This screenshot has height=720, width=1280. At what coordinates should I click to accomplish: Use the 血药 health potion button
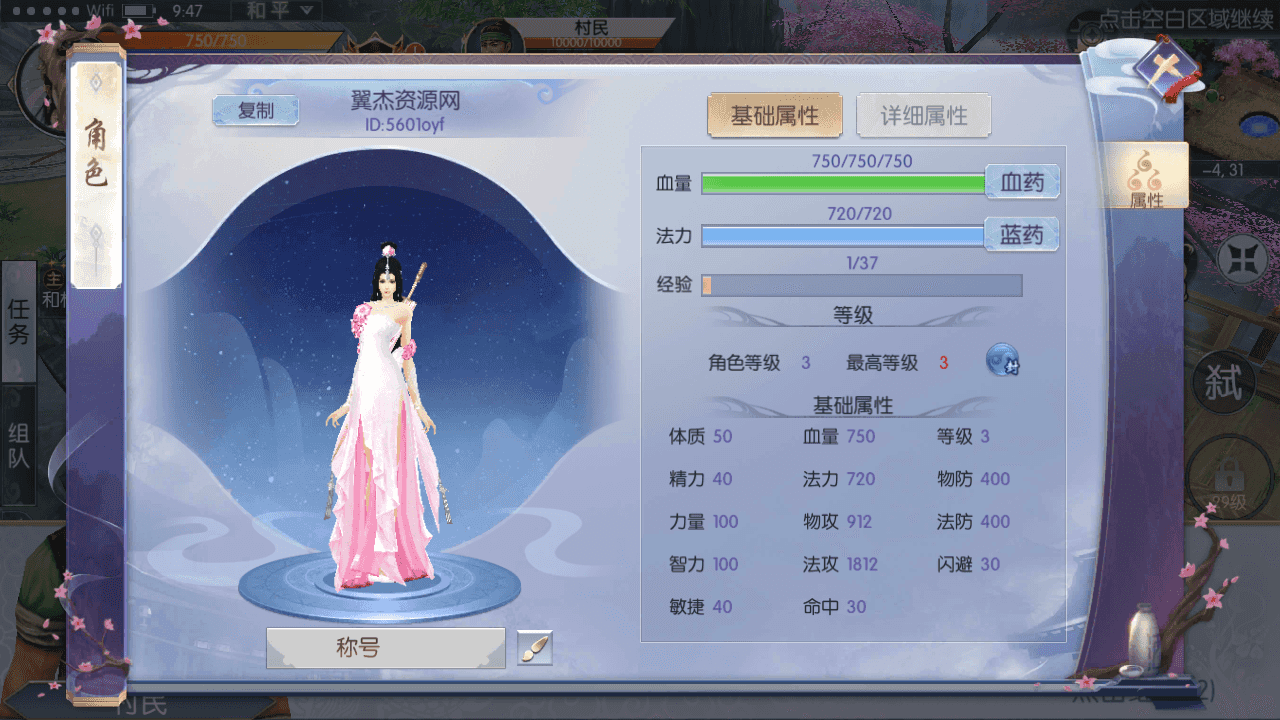pos(1022,182)
